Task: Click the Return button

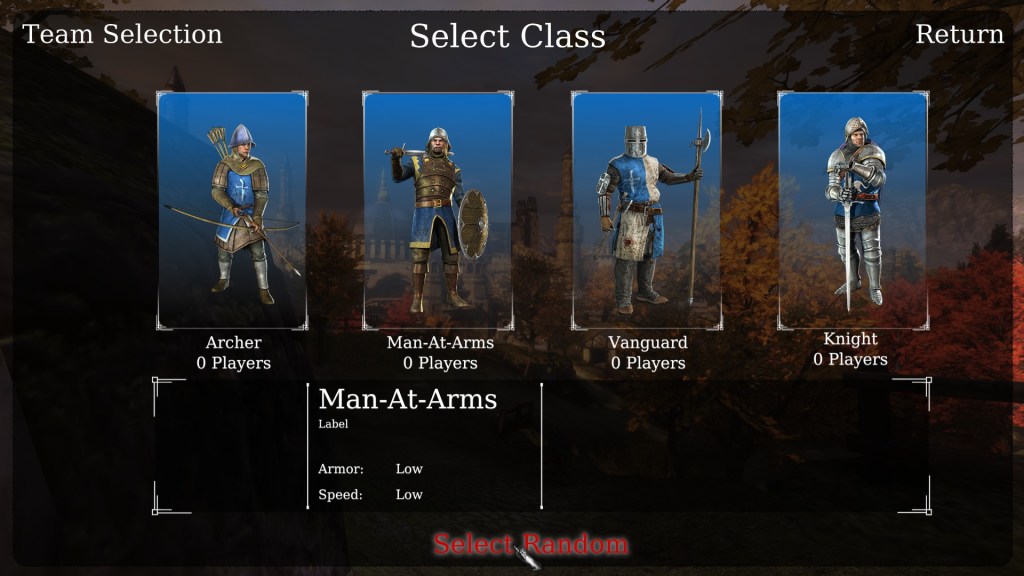Action: point(959,34)
